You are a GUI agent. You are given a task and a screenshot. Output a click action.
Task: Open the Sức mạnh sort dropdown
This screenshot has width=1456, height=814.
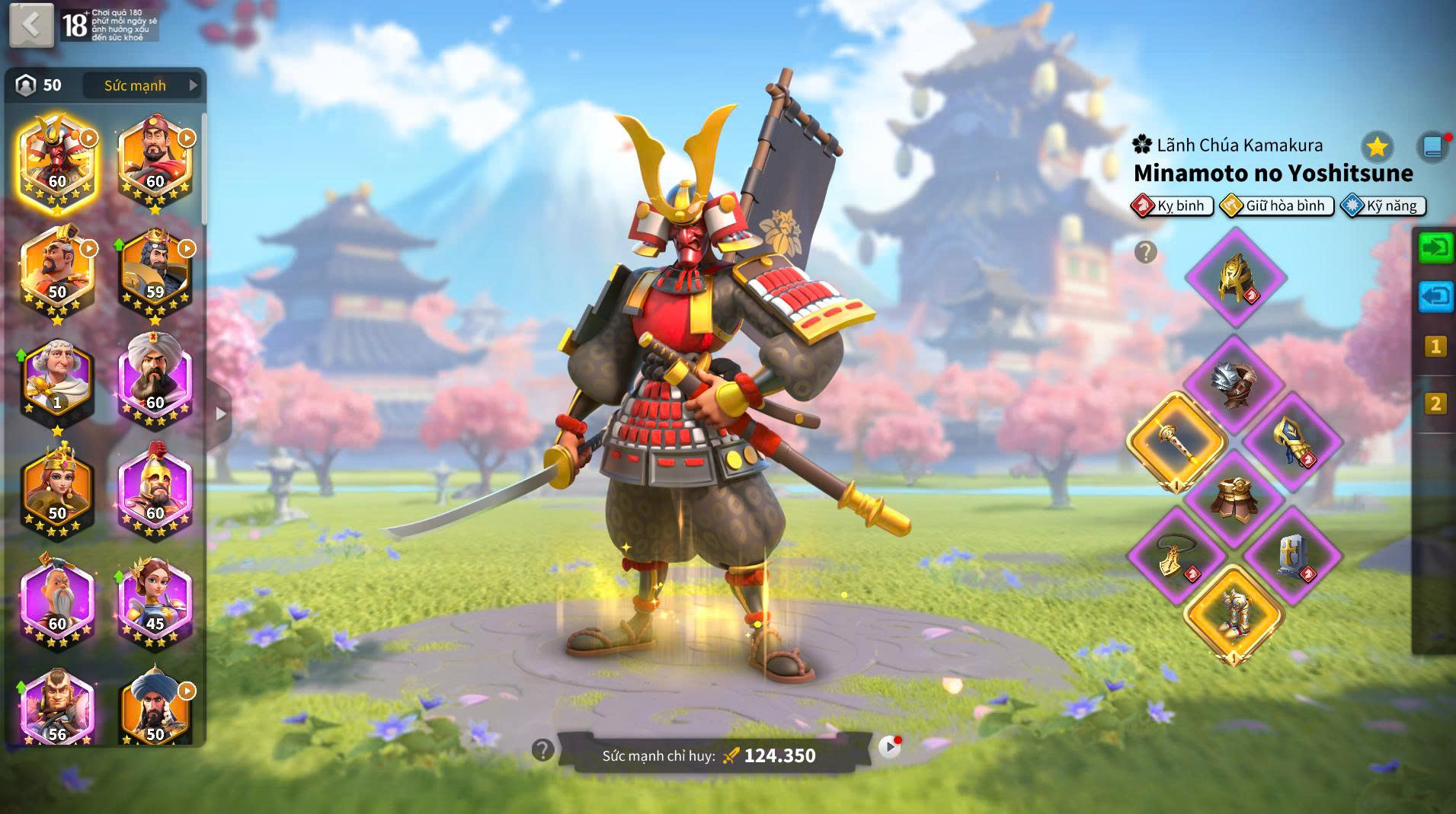tap(142, 85)
